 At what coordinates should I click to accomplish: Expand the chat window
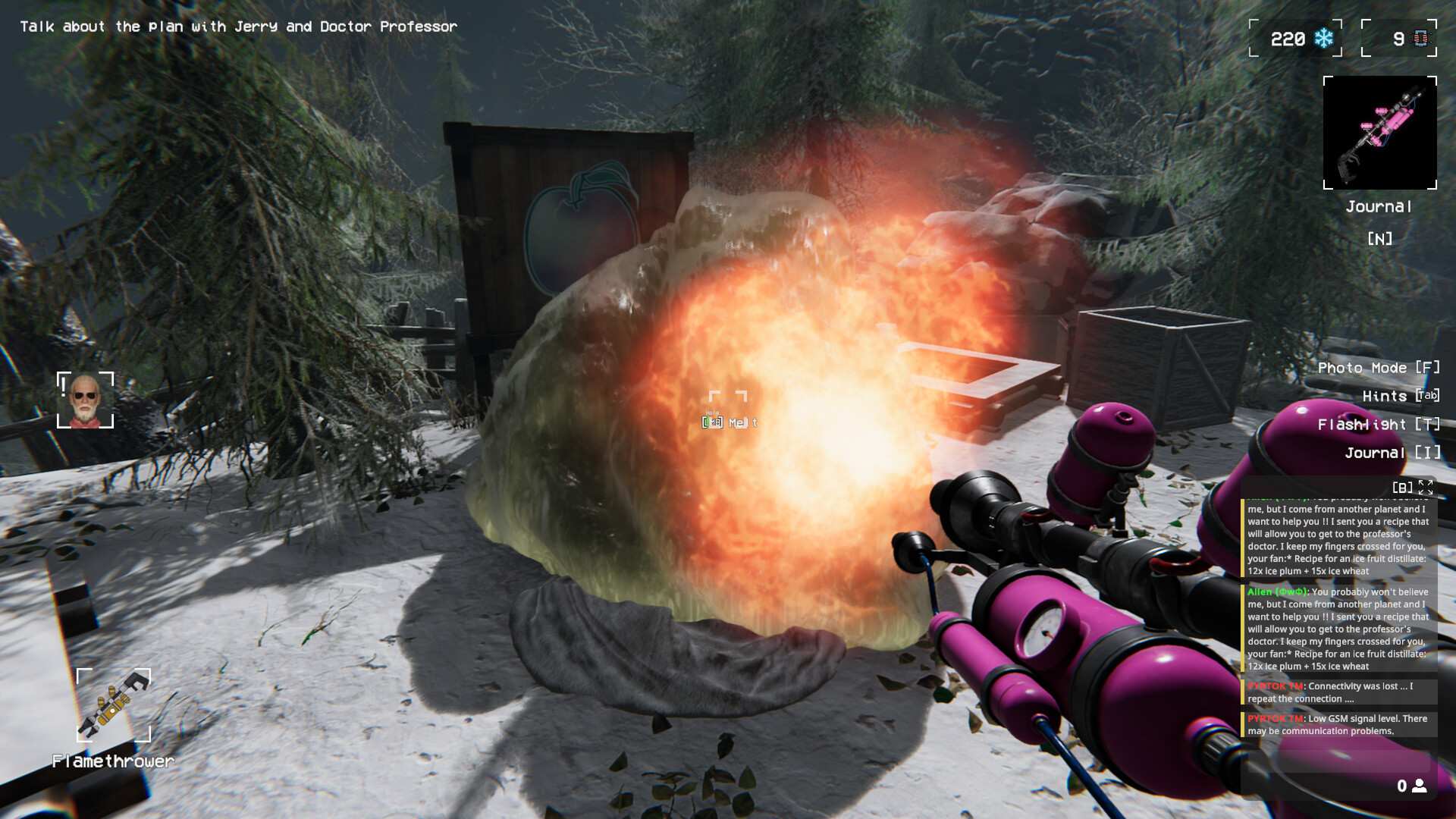pyautogui.click(x=1426, y=488)
